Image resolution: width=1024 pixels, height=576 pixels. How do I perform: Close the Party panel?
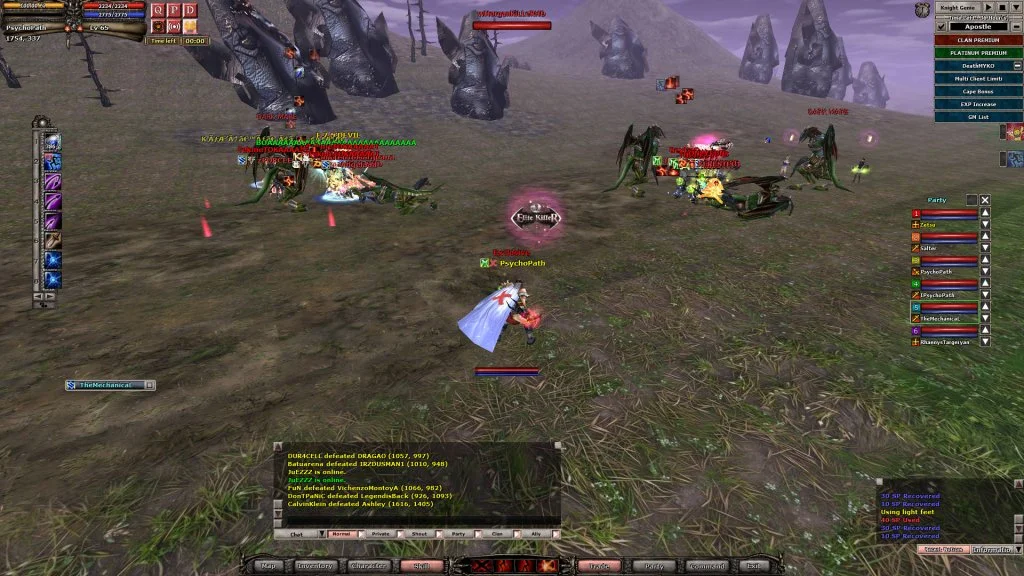985,200
